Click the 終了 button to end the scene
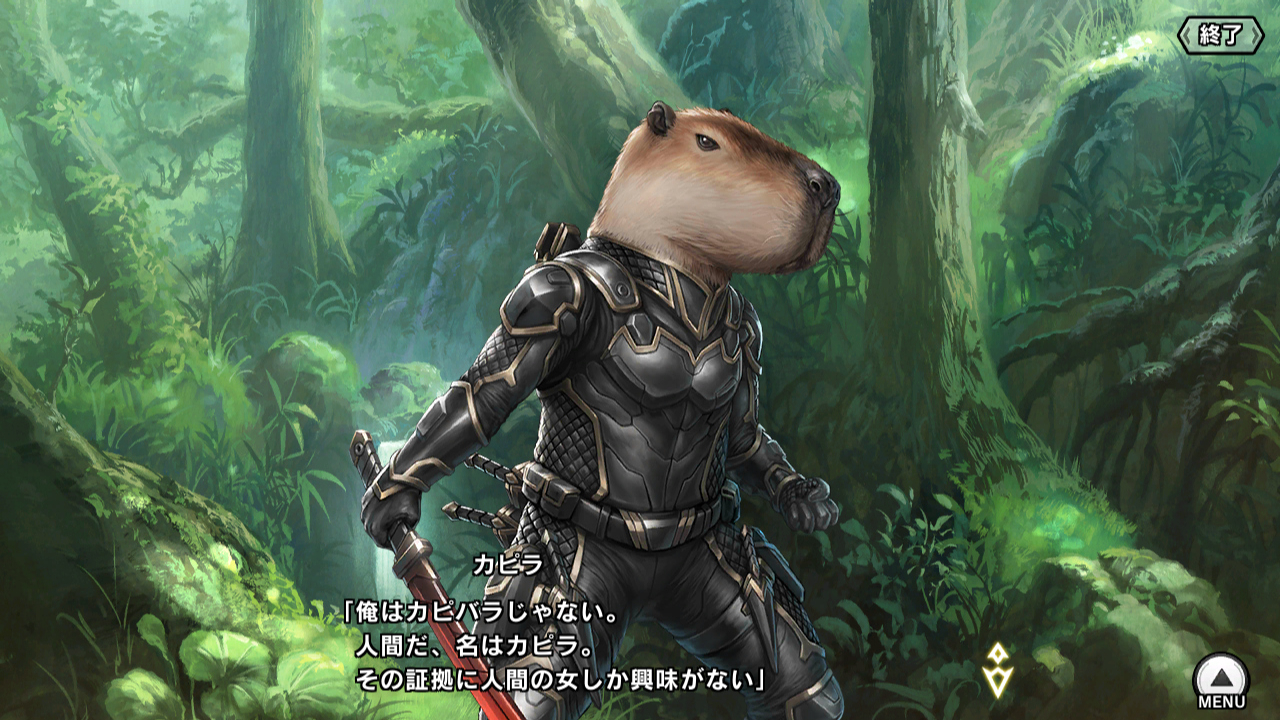Viewport: 1280px width, 720px height. [x=1219, y=36]
